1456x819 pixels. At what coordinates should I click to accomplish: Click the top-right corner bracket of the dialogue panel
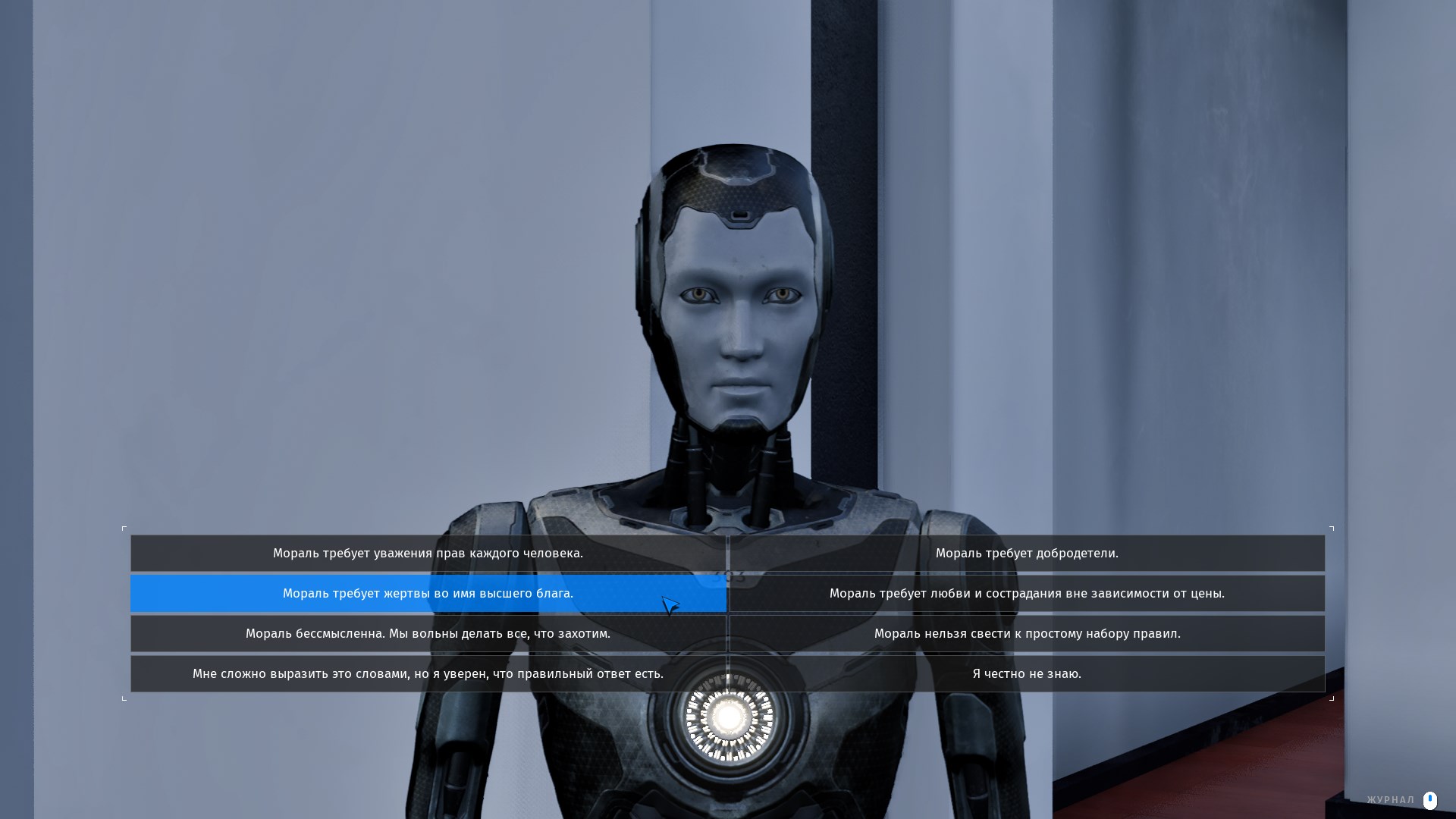[x=1332, y=527]
